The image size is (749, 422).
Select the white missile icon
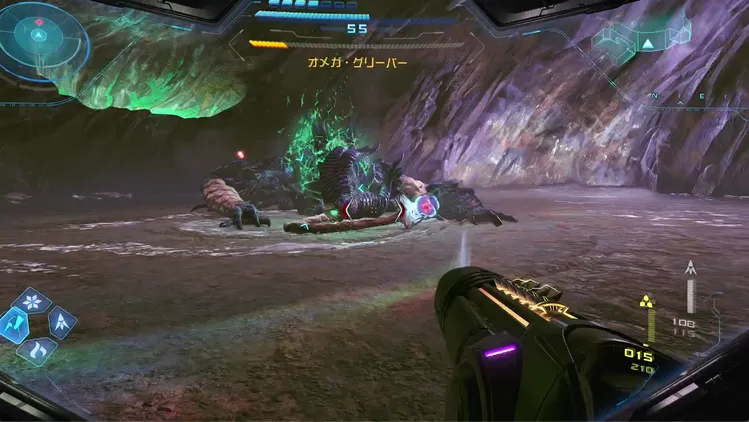click(x=690, y=268)
